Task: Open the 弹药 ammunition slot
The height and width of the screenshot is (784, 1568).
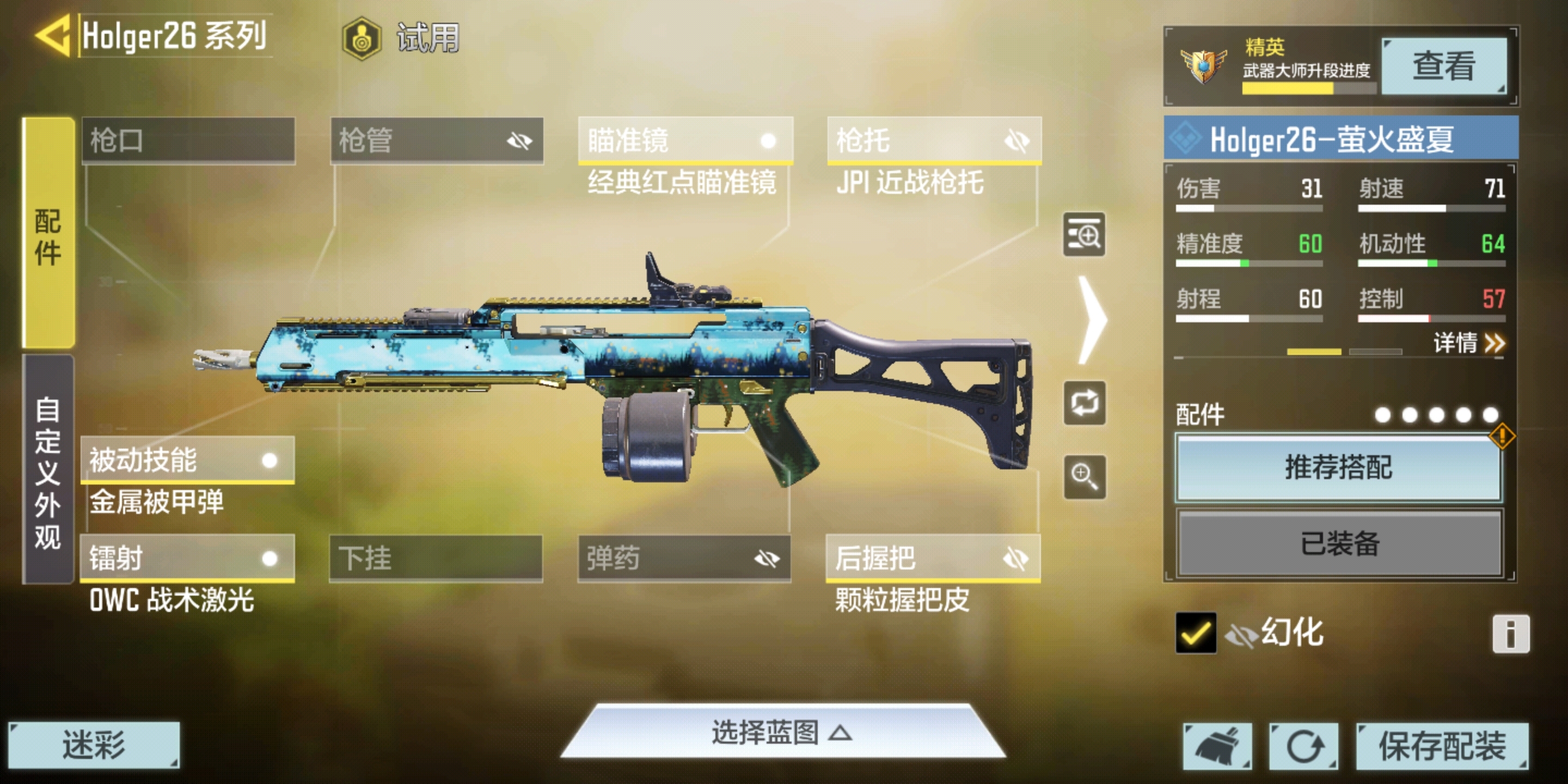Action: coord(684,558)
